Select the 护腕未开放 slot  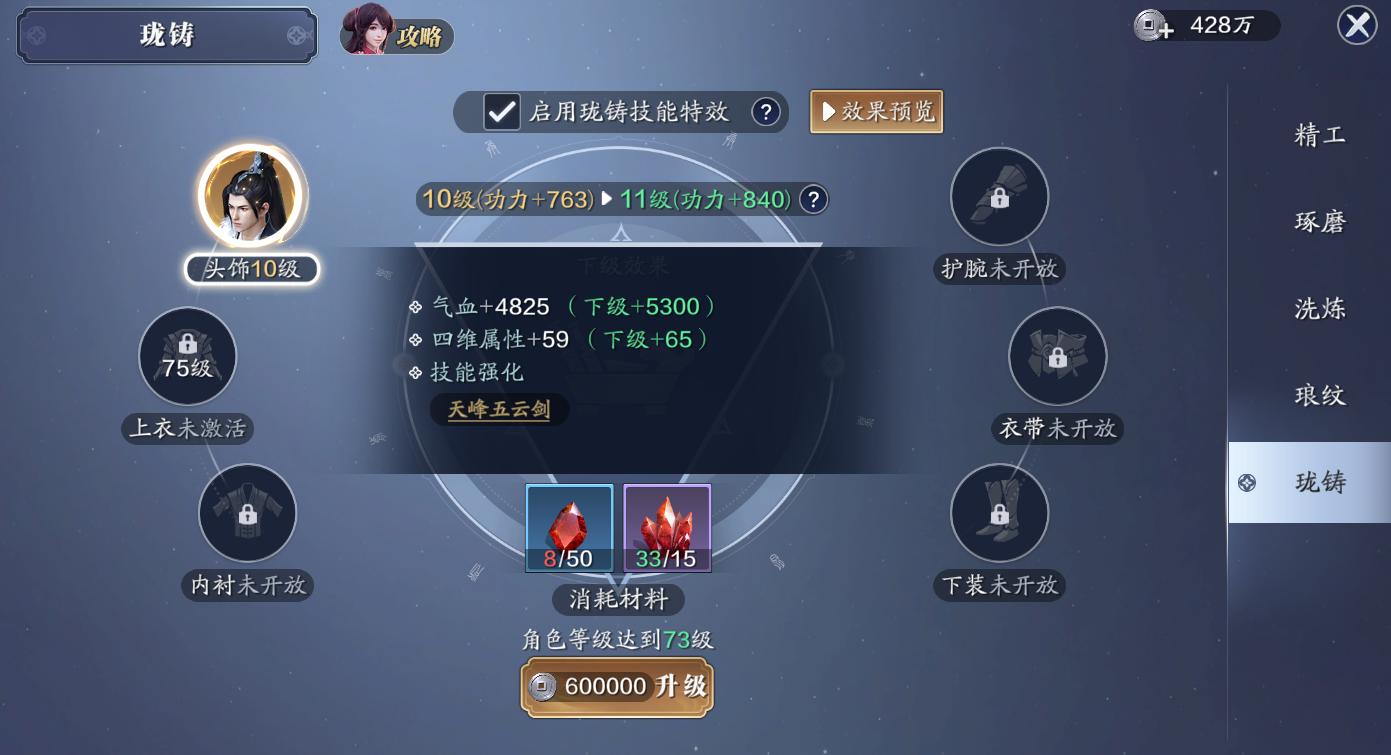tap(999, 197)
